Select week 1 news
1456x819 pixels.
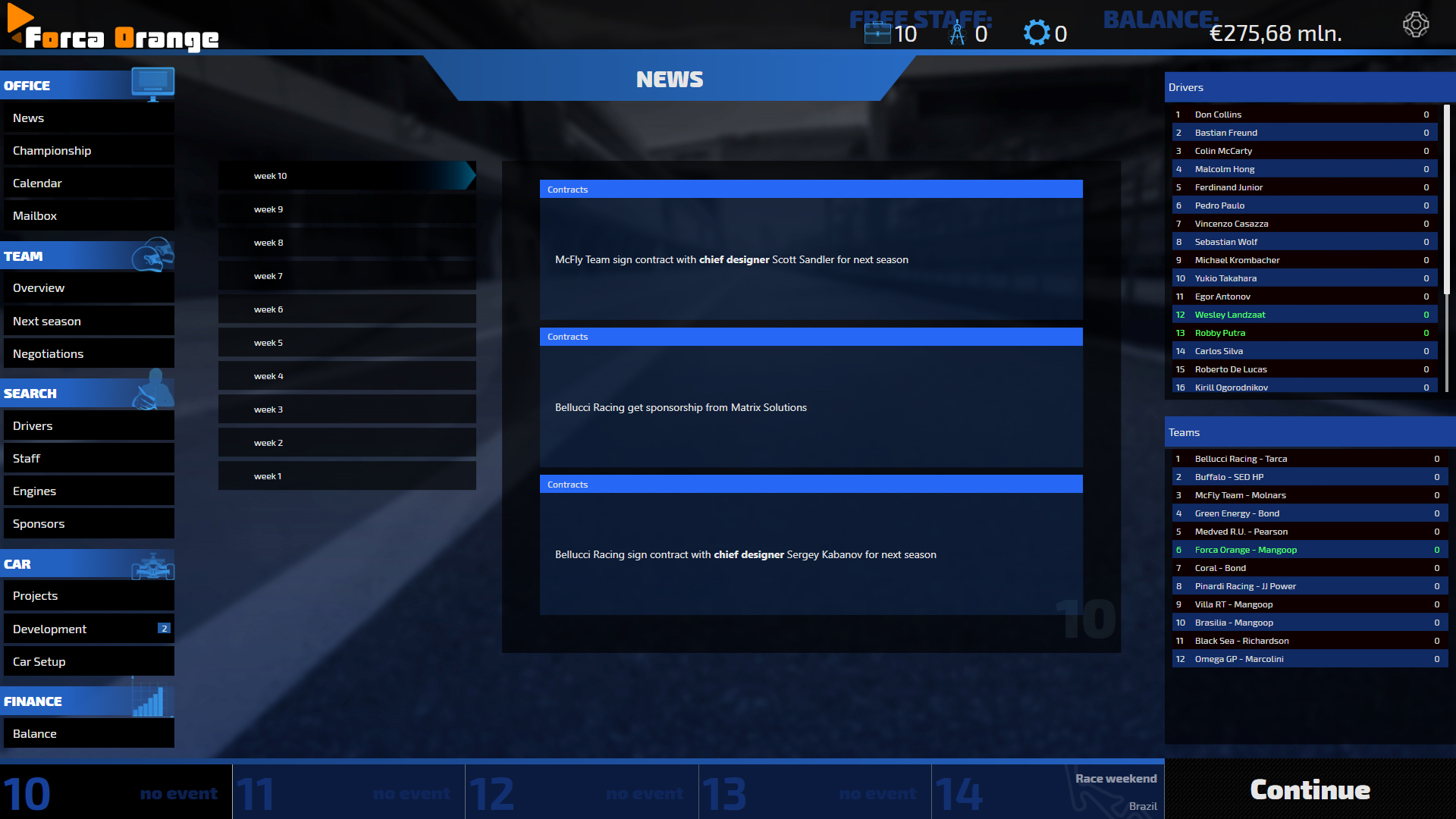347,476
